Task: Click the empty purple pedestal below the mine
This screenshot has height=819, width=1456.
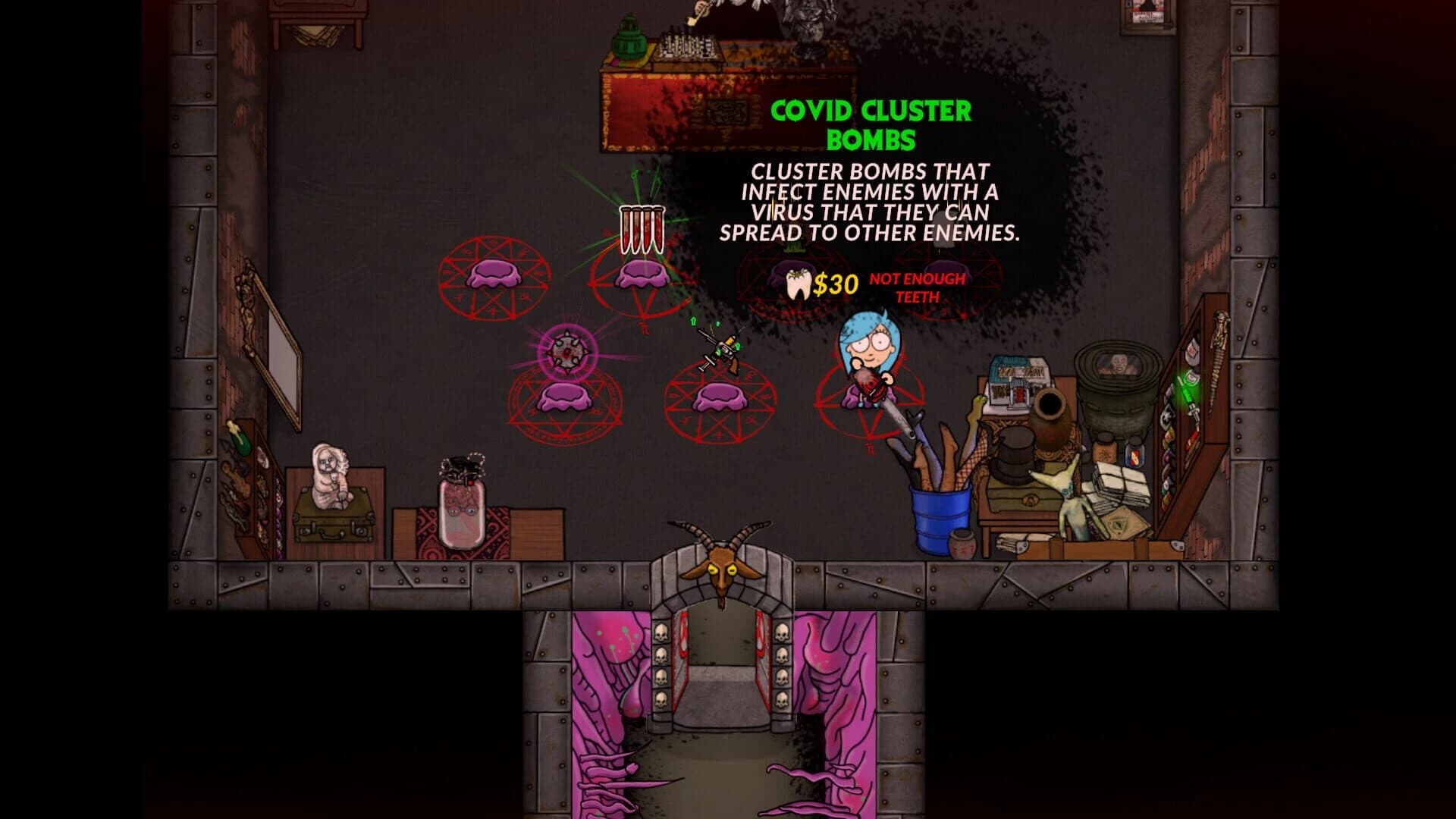Action: pos(563,396)
